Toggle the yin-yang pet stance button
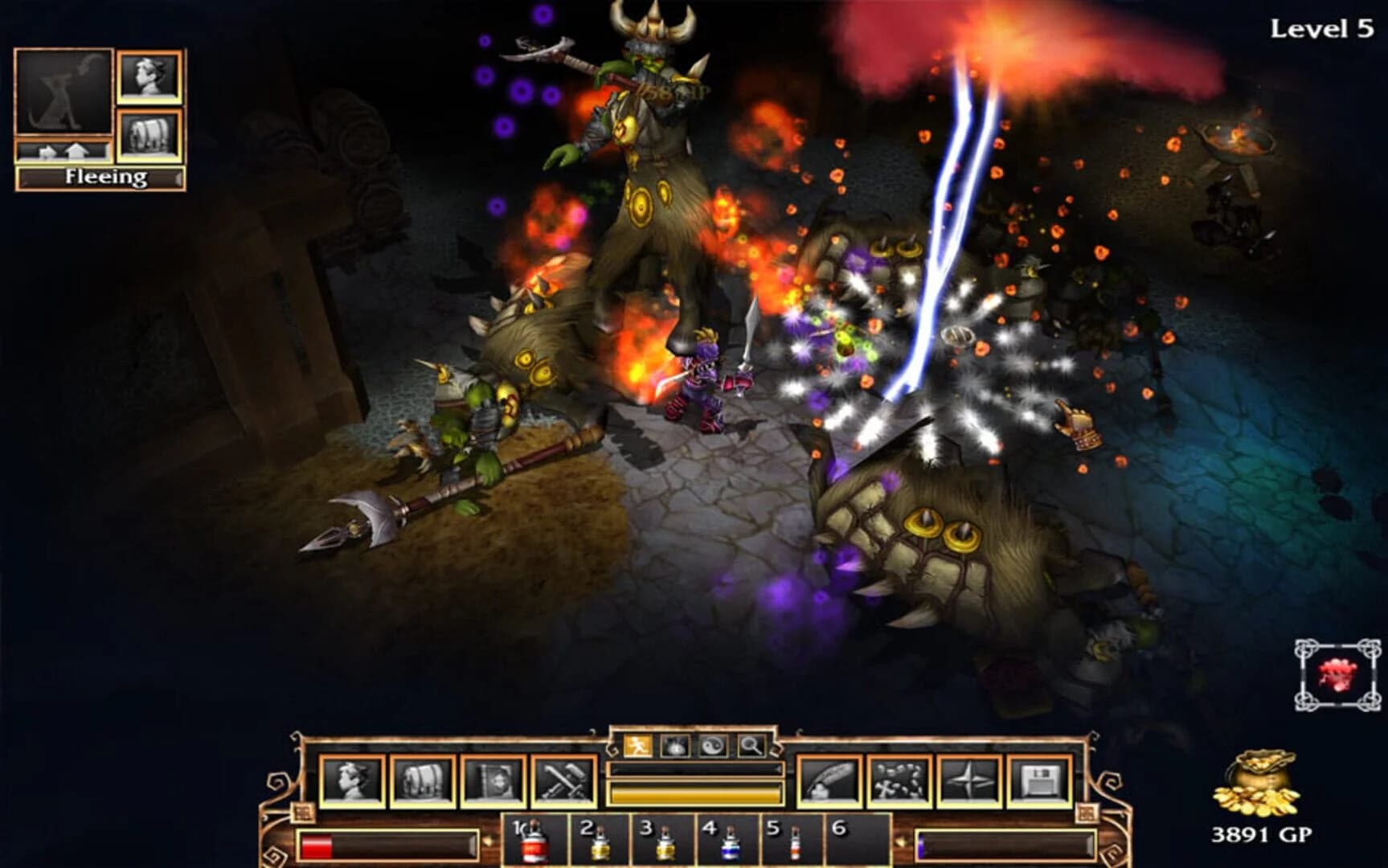Image resolution: width=1388 pixels, height=868 pixels. (x=712, y=744)
